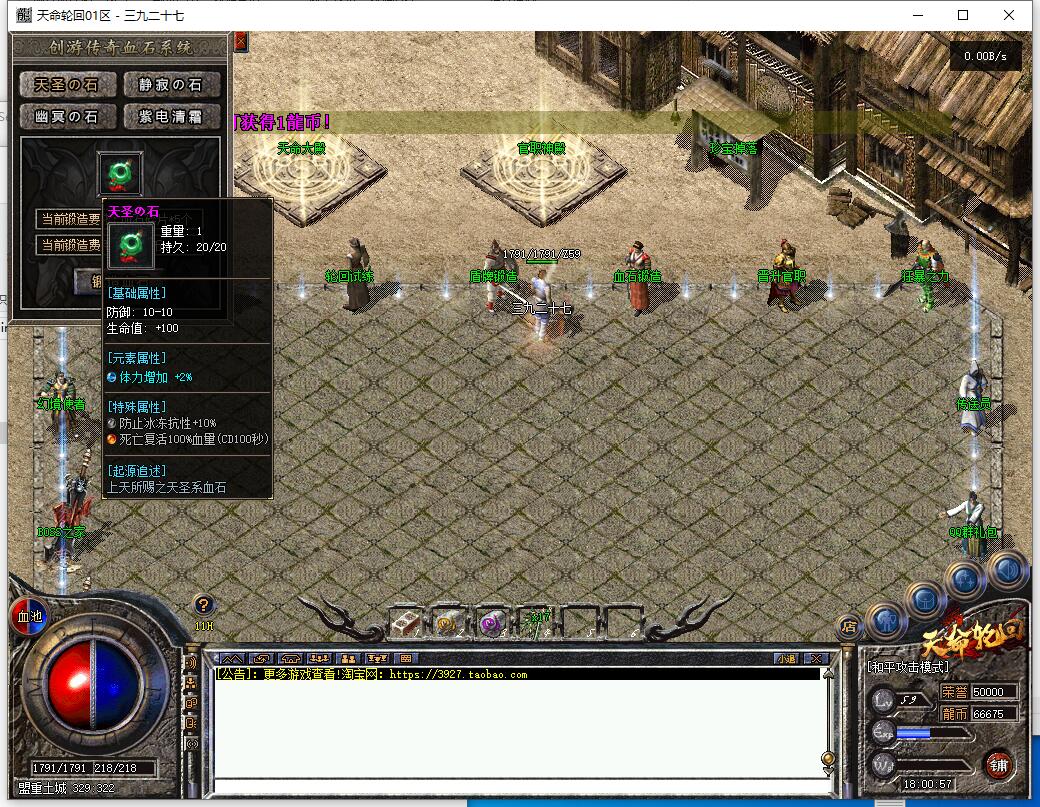Viewport: 1040px width, 807px height.
Task: Use the brick item in hotbar slot 1
Action: tap(405, 623)
